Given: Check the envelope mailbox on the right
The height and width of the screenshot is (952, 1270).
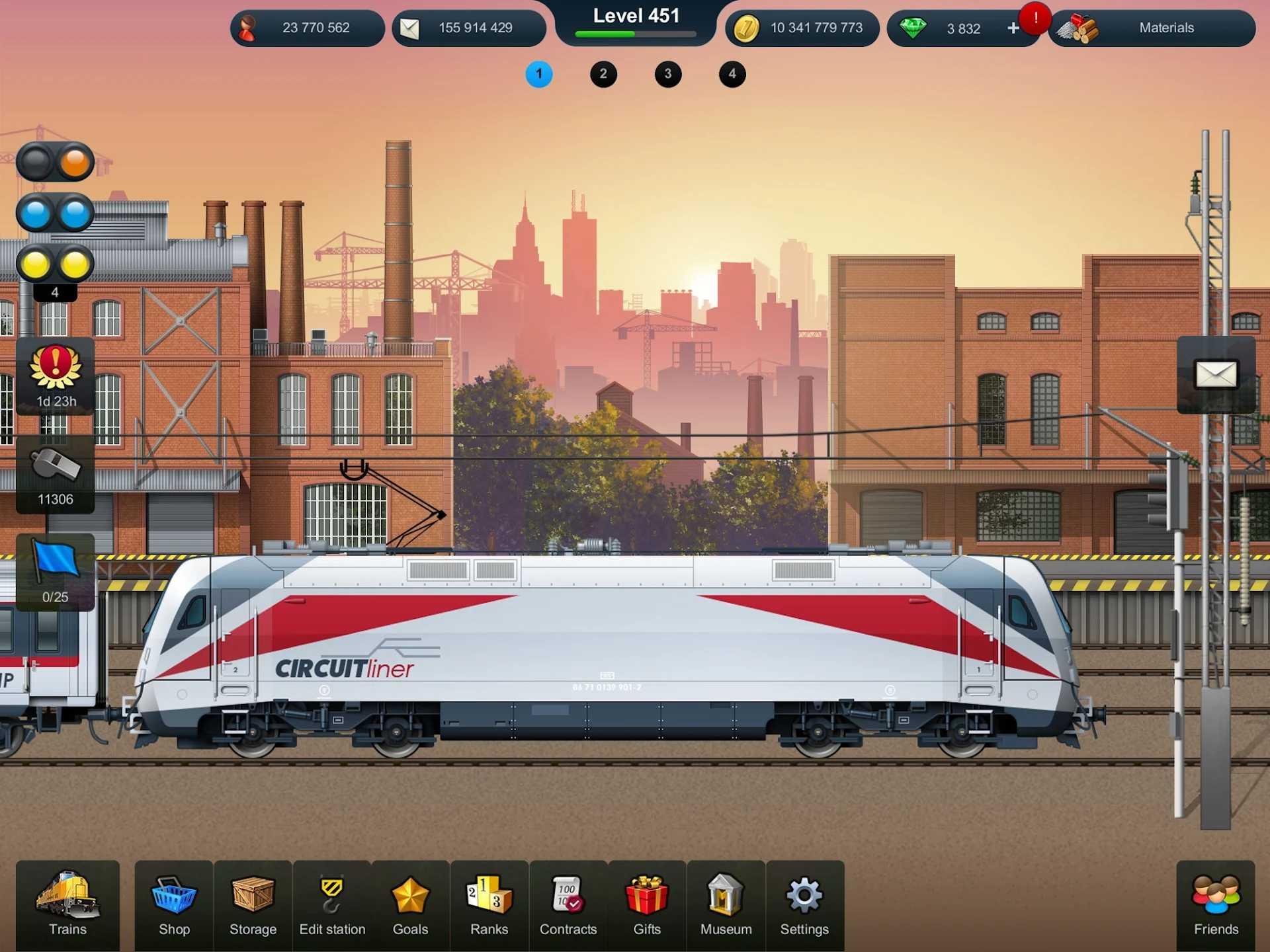Looking at the screenshot, I should [x=1217, y=376].
